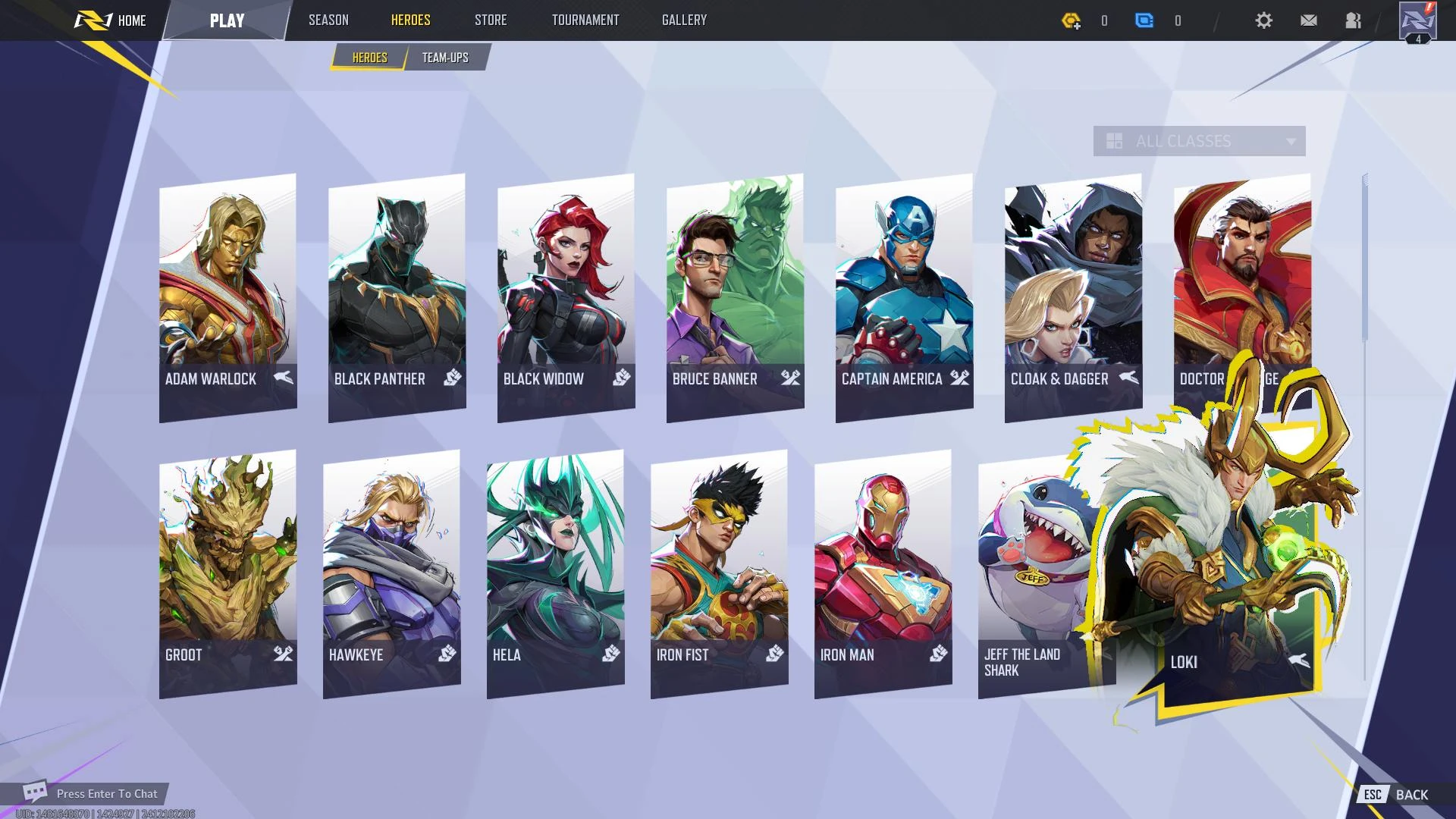Image resolution: width=1456 pixels, height=819 pixels.
Task: Switch to the TEAM-UPS tab
Action: click(446, 57)
